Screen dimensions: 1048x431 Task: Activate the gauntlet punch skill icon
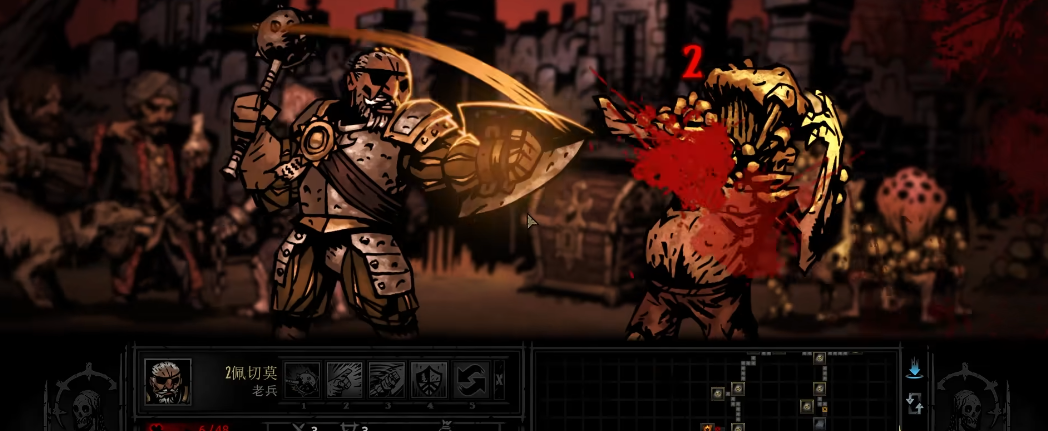coord(386,379)
